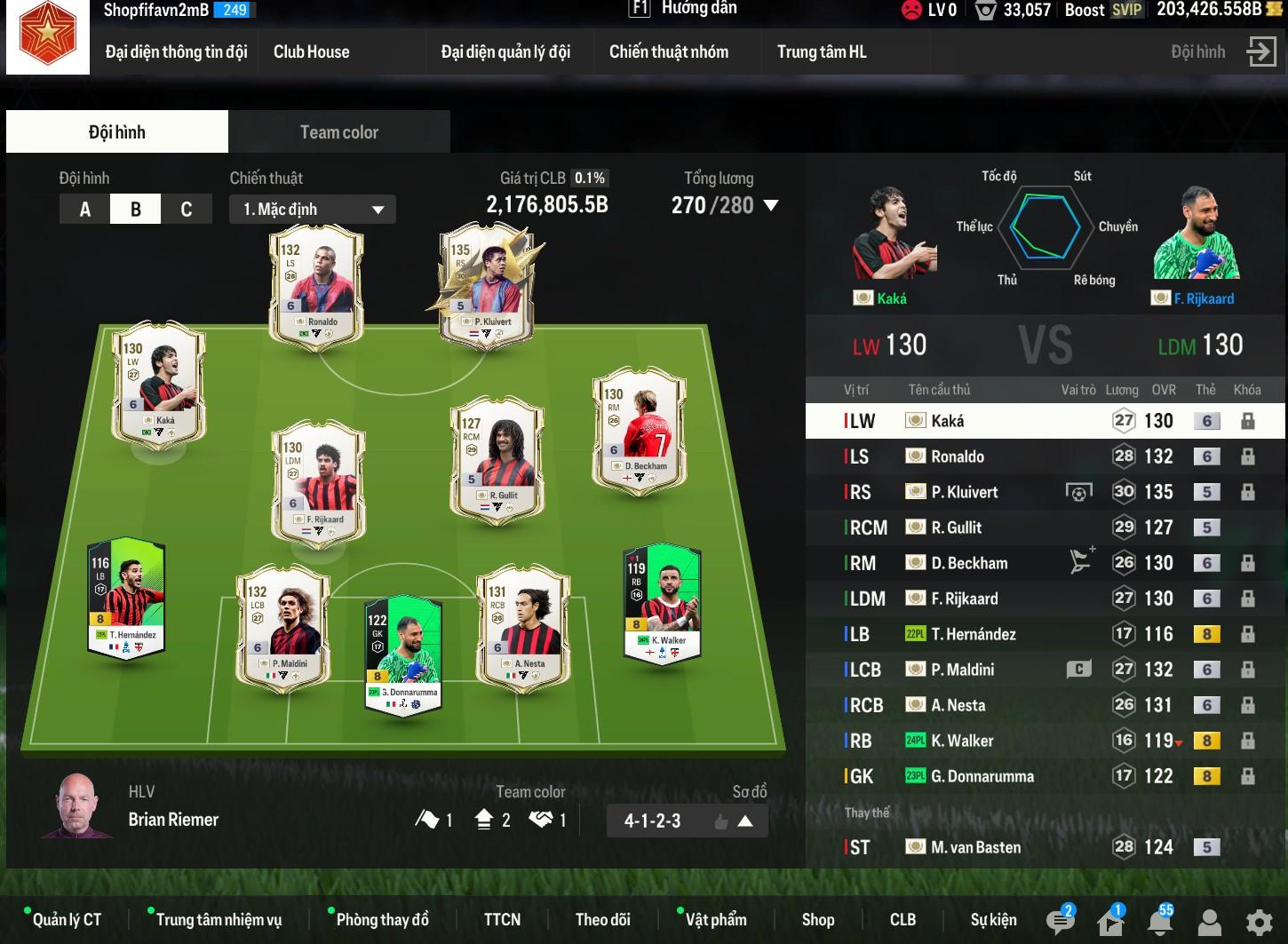This screenshot has height=944, width=1288.
Task: Expand the Tổng lương salary dropdown
Action: coord(771,206)
